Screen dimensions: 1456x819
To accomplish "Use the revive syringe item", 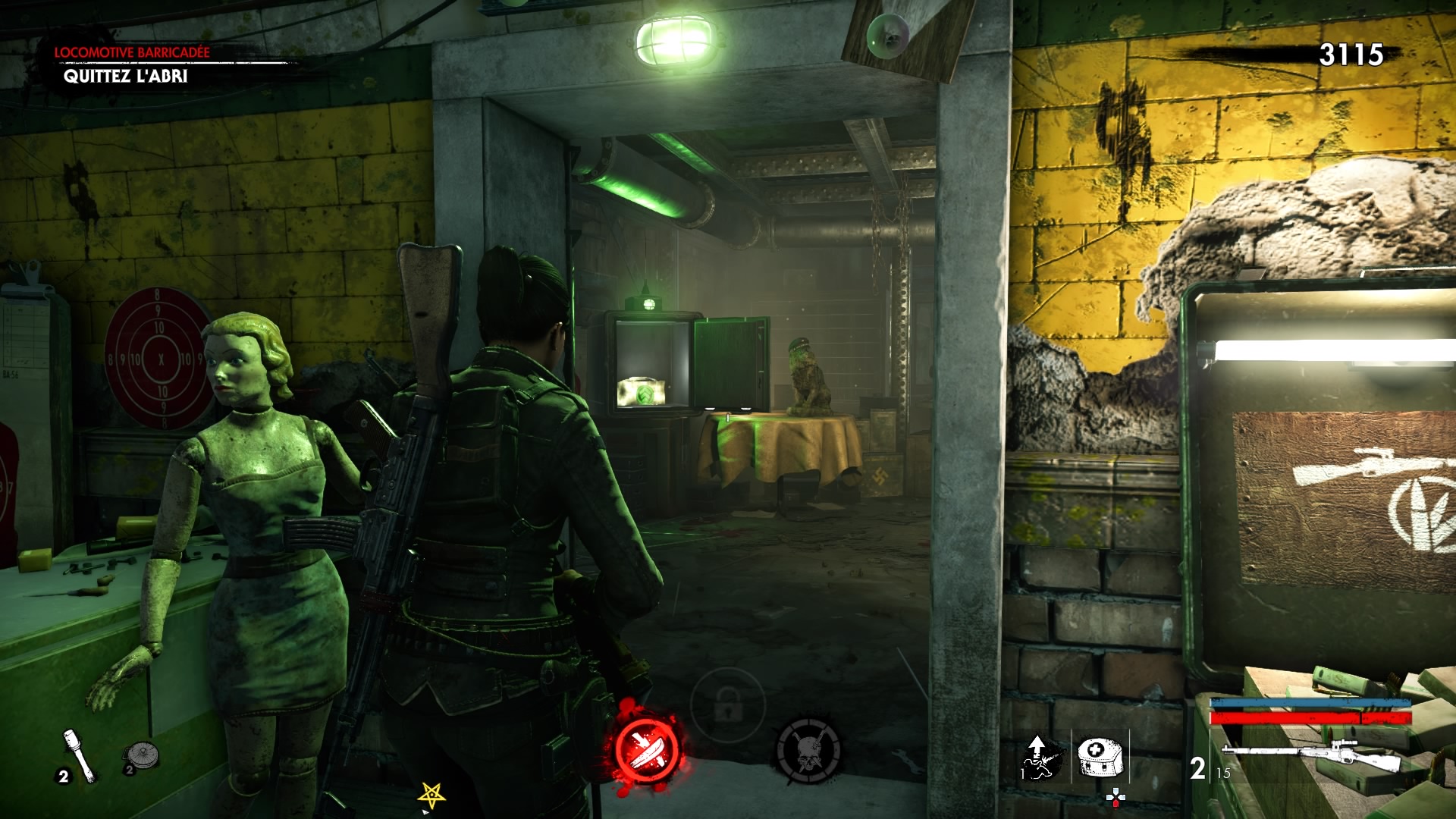I will [1038, 756].
